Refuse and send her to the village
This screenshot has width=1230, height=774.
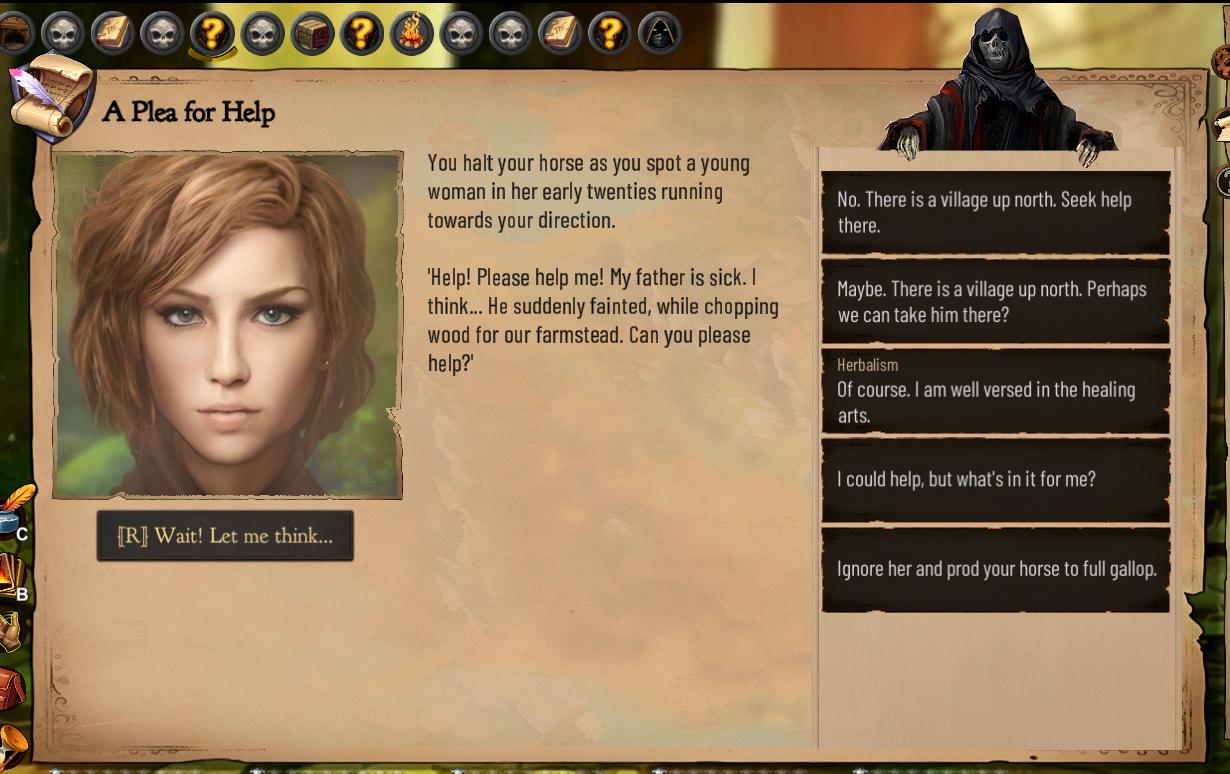995,212
